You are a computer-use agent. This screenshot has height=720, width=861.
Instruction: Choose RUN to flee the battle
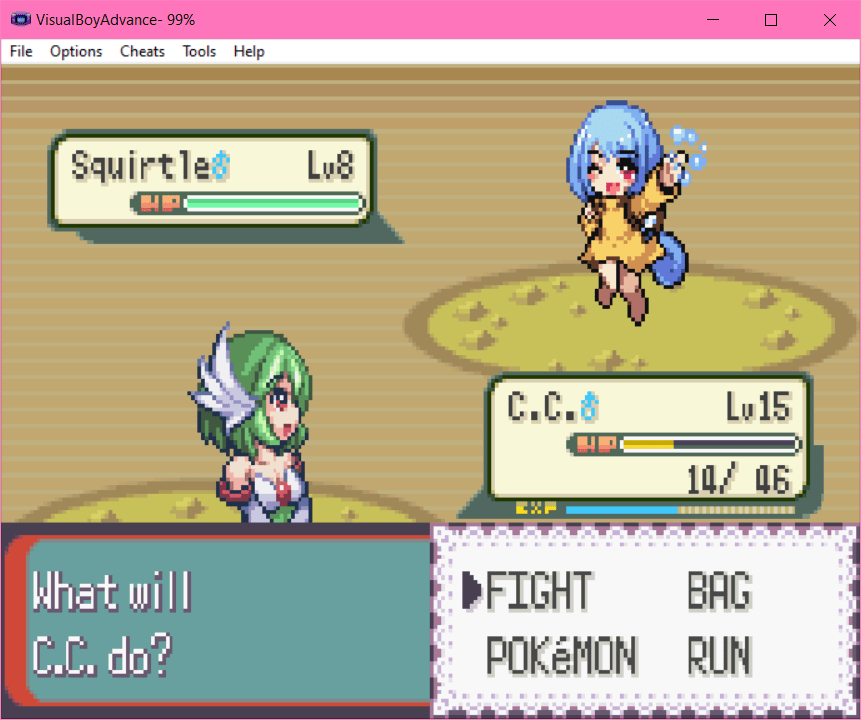pyautogui.click(x=718, y=657)
